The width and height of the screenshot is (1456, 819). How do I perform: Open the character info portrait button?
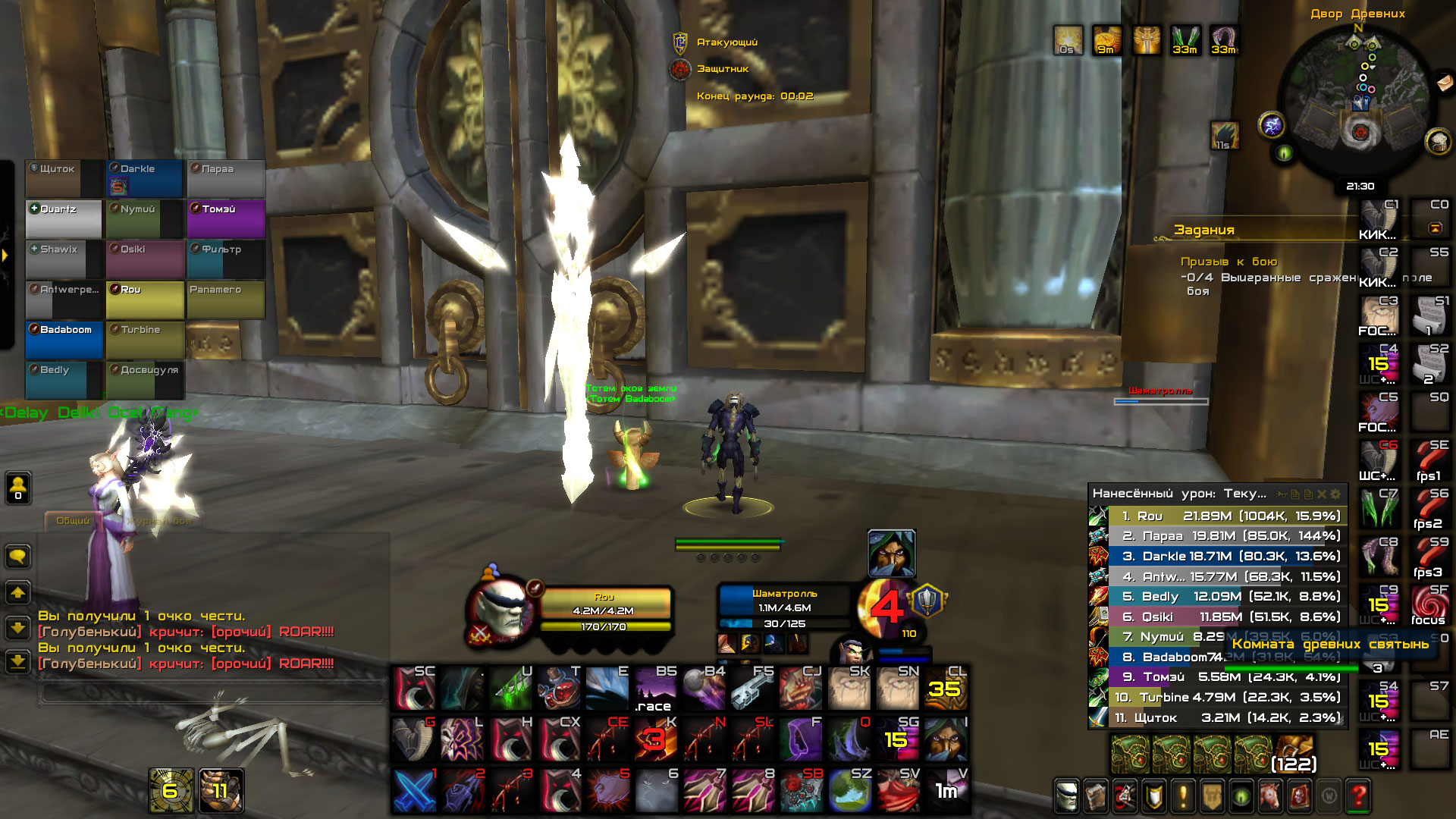1066,795
